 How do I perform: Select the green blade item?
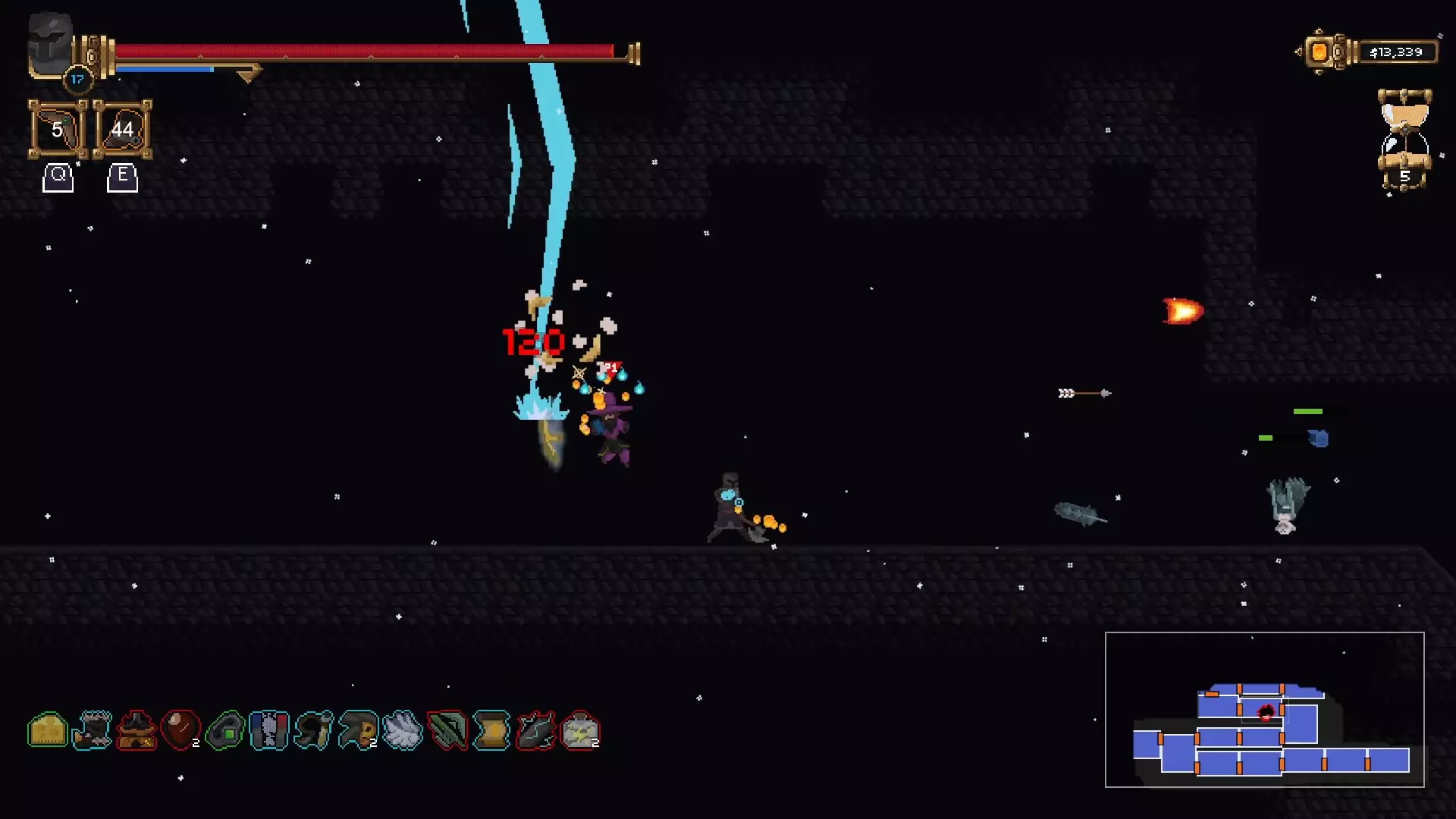447,730
